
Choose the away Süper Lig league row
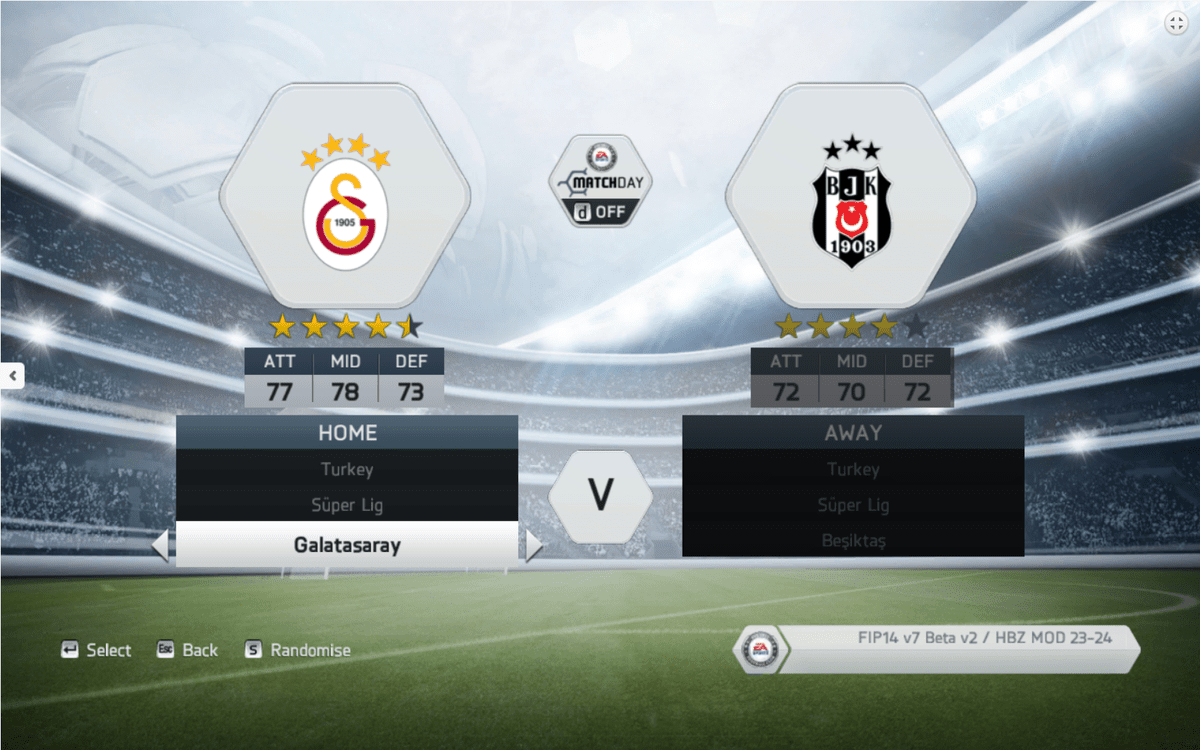[853, 505]
